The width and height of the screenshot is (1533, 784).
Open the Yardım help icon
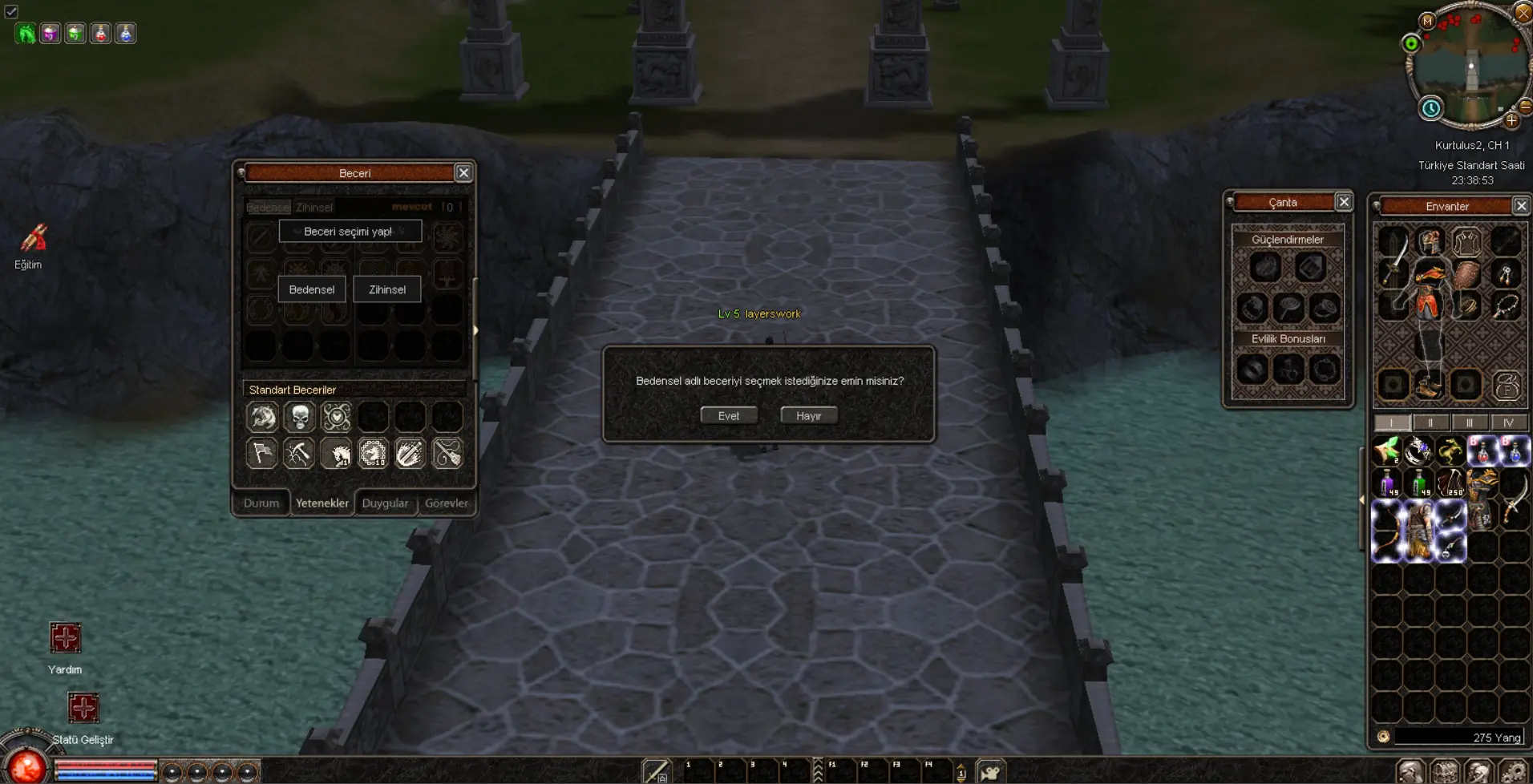[65, 638]
